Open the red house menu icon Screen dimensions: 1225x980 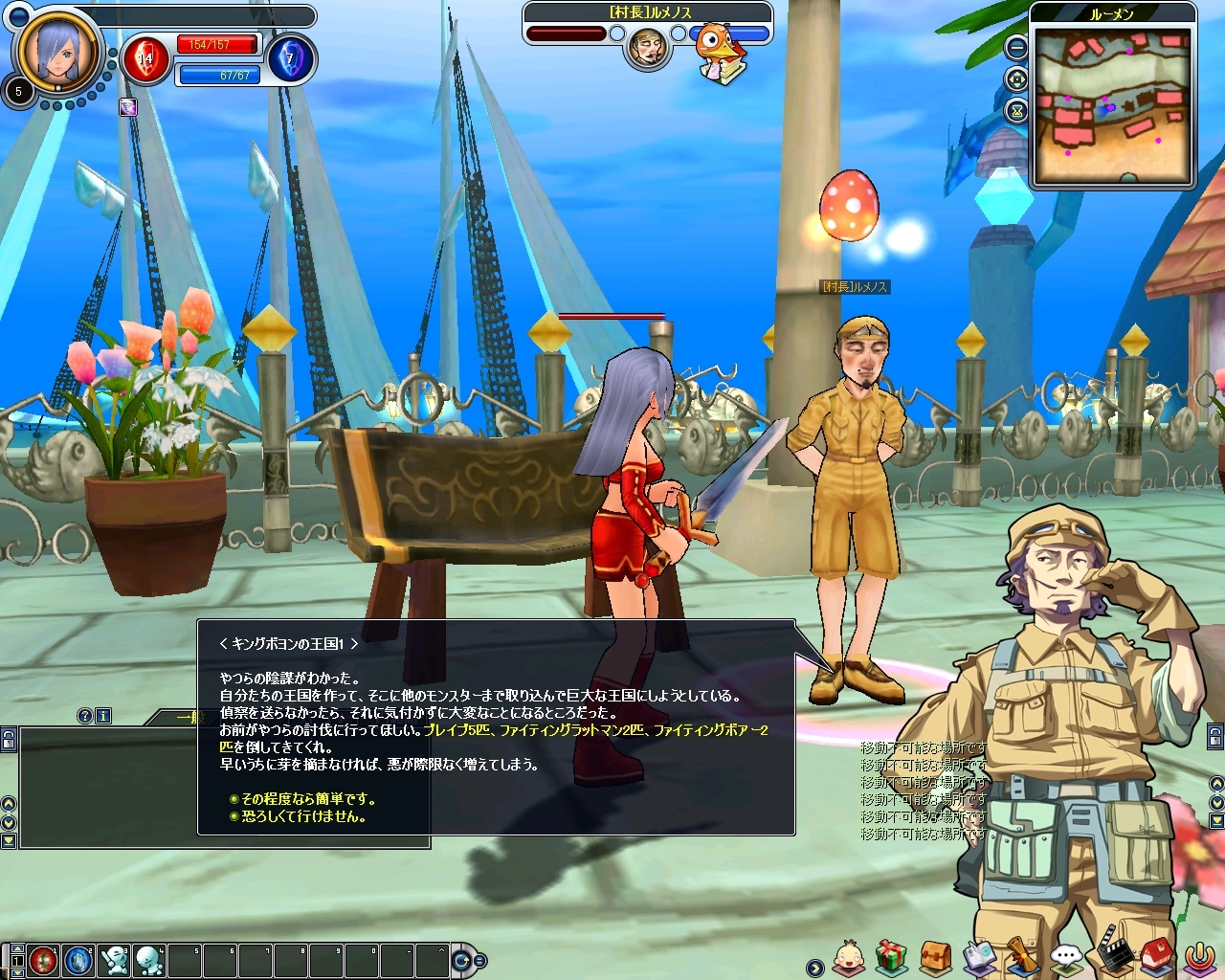pos(1155,956)
